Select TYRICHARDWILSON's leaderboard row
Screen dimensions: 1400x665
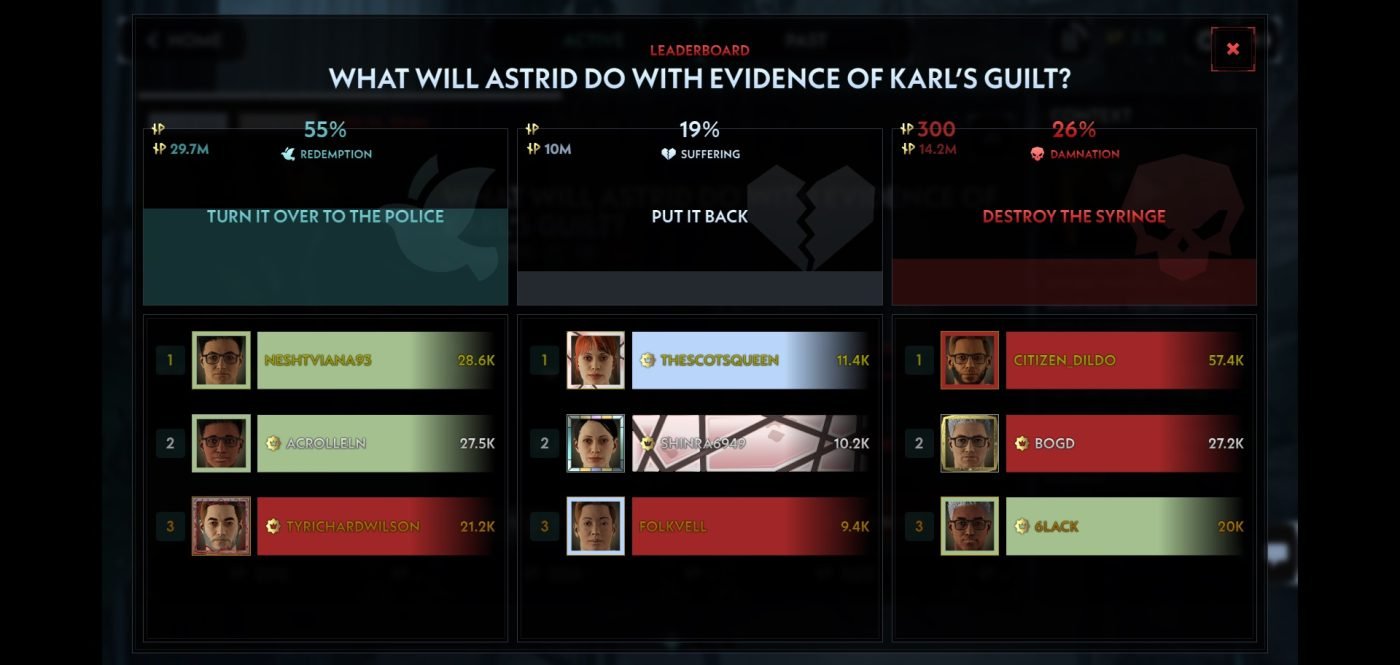coord(375,526)
